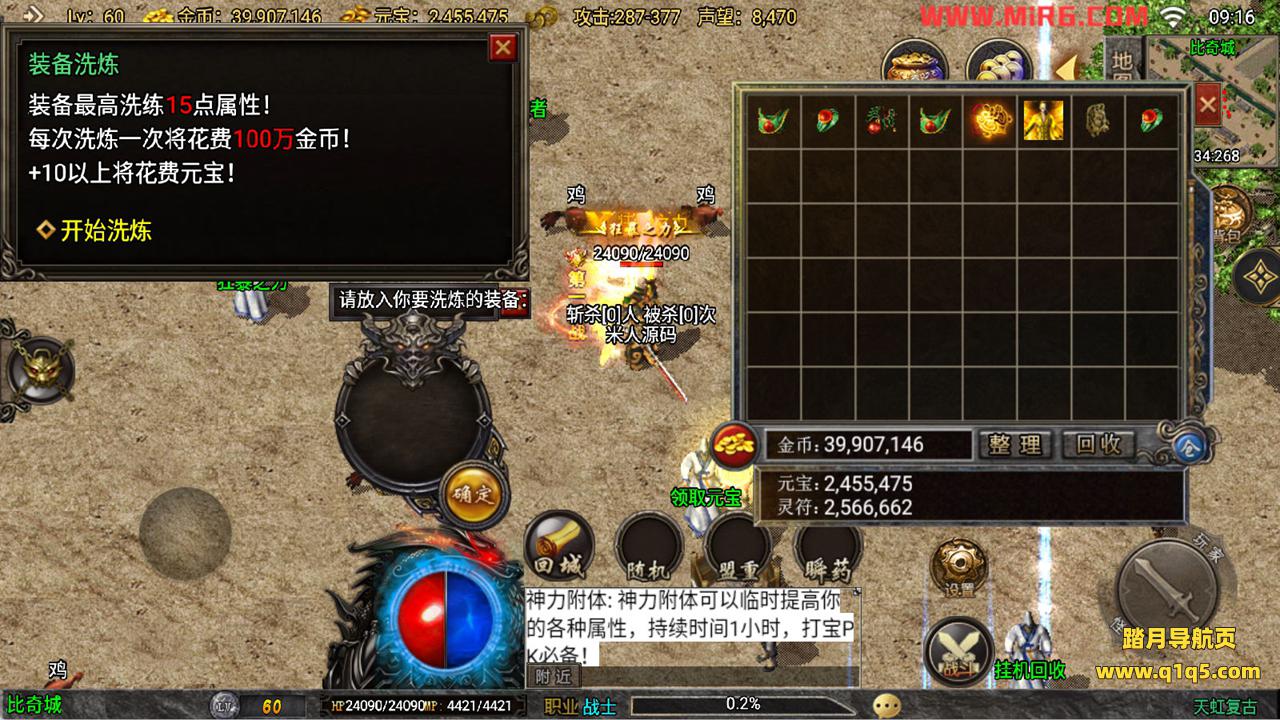
Task: Open the 比奇城 minimap
Action: click(x=1212, y=100)
